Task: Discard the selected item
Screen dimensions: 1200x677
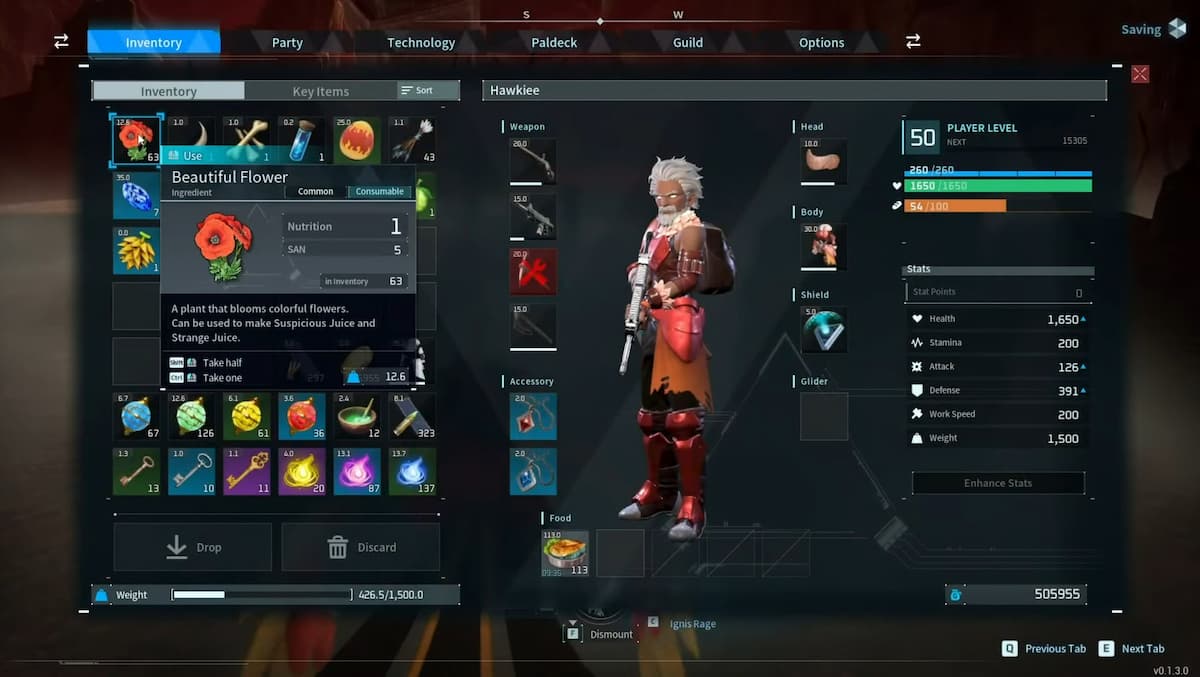Action: pos(361,547)
